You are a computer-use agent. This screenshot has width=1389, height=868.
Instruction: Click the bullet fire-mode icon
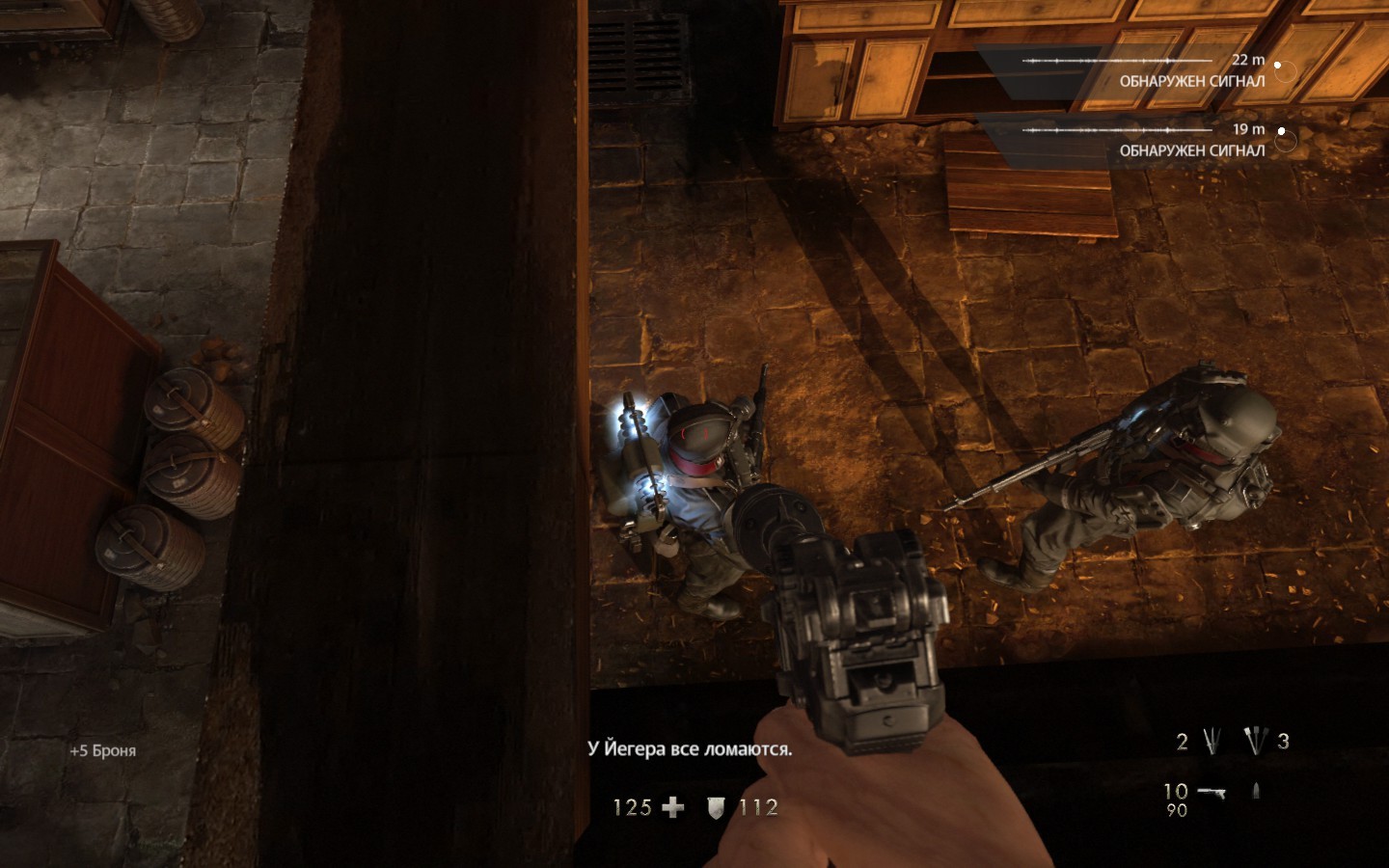(x=1256, y=792)
